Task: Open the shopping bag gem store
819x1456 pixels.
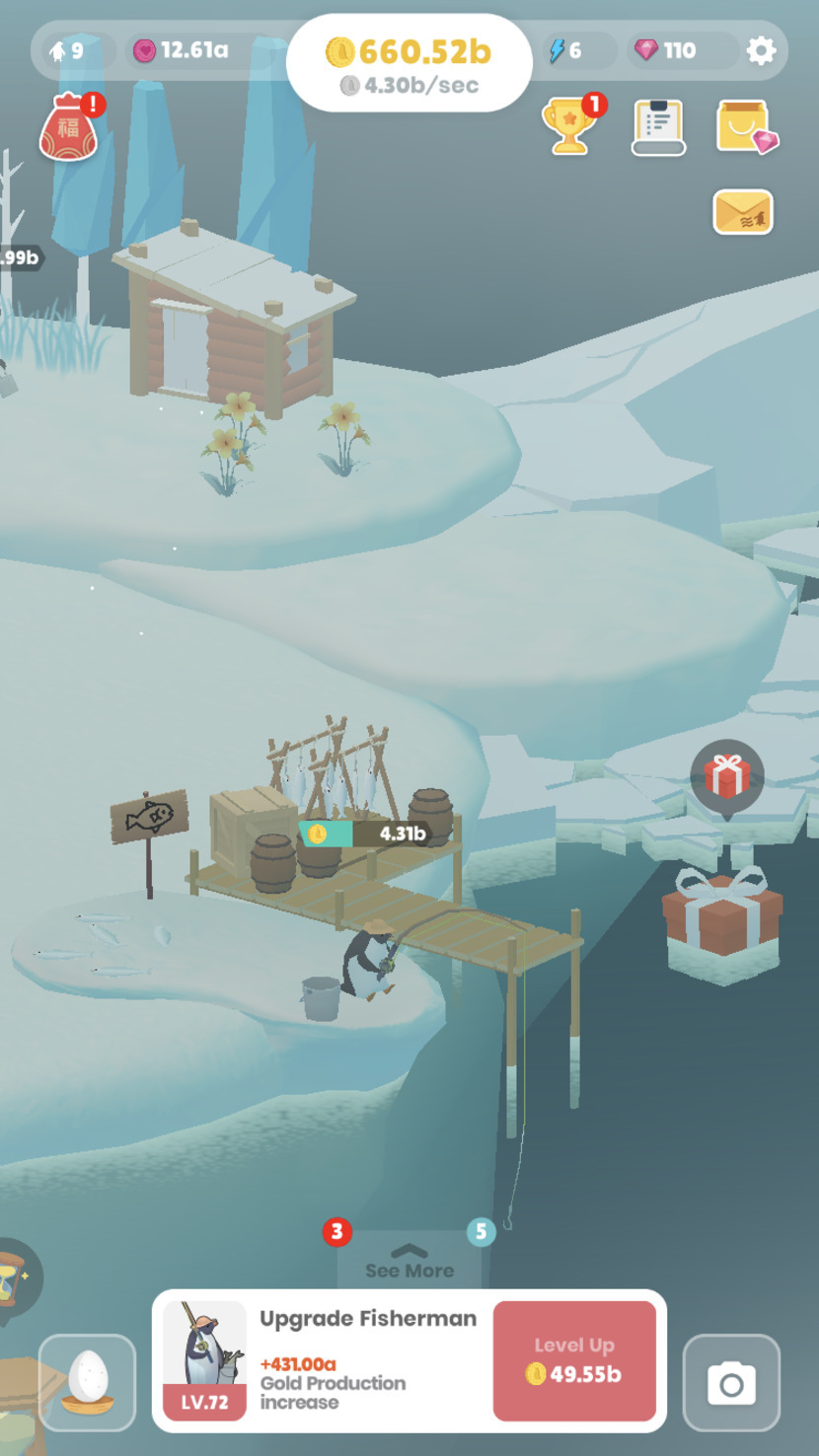Action: pos(745,126)
